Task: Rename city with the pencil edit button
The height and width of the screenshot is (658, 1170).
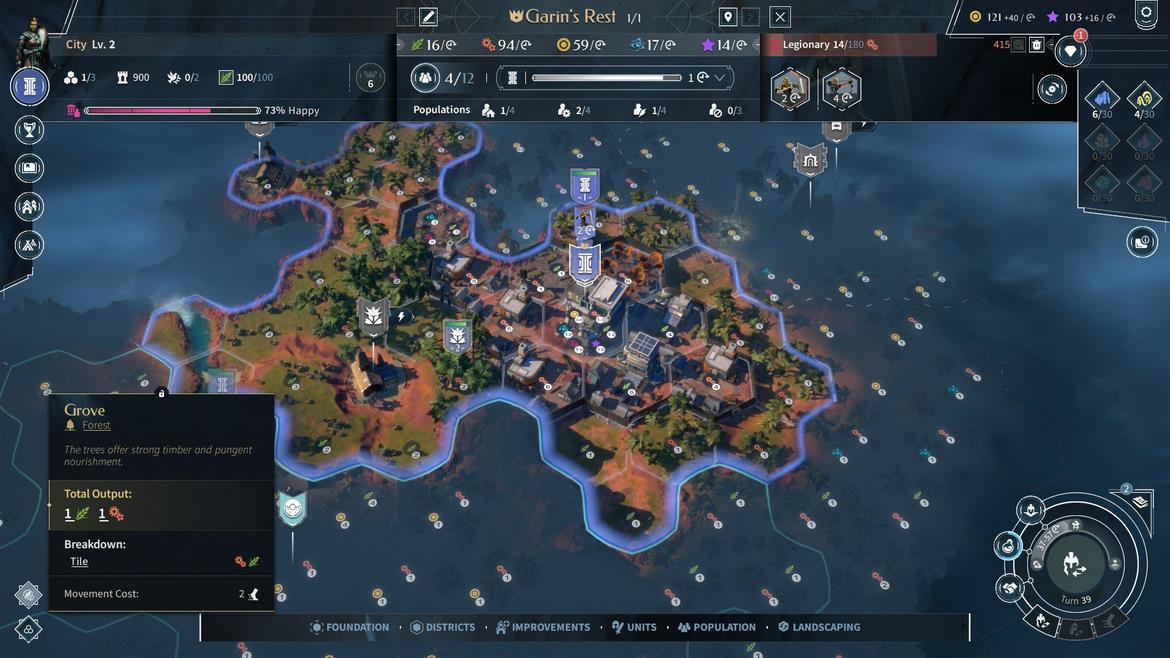Action: pos(428,17)
